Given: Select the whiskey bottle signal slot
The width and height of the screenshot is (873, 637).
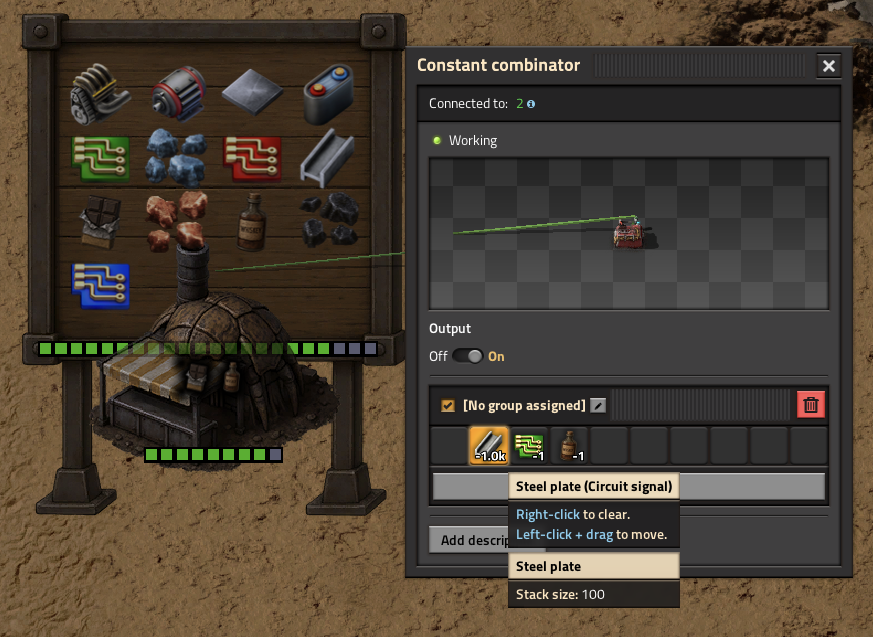Looking at the screenshot, I should [x=569, y=445].
